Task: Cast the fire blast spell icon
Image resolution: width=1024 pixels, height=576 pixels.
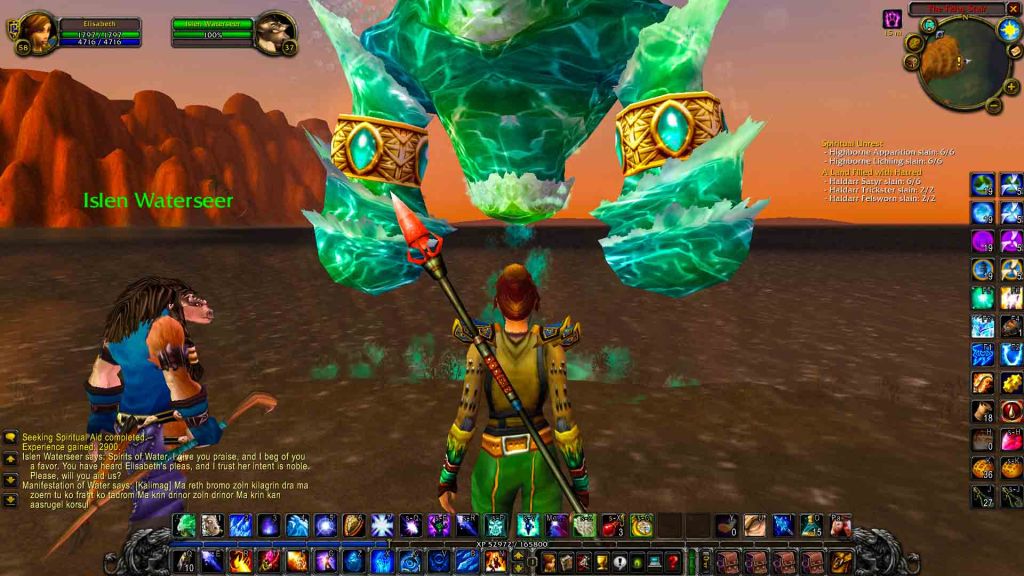Action: pyautogui.click(x=240, y=561)
